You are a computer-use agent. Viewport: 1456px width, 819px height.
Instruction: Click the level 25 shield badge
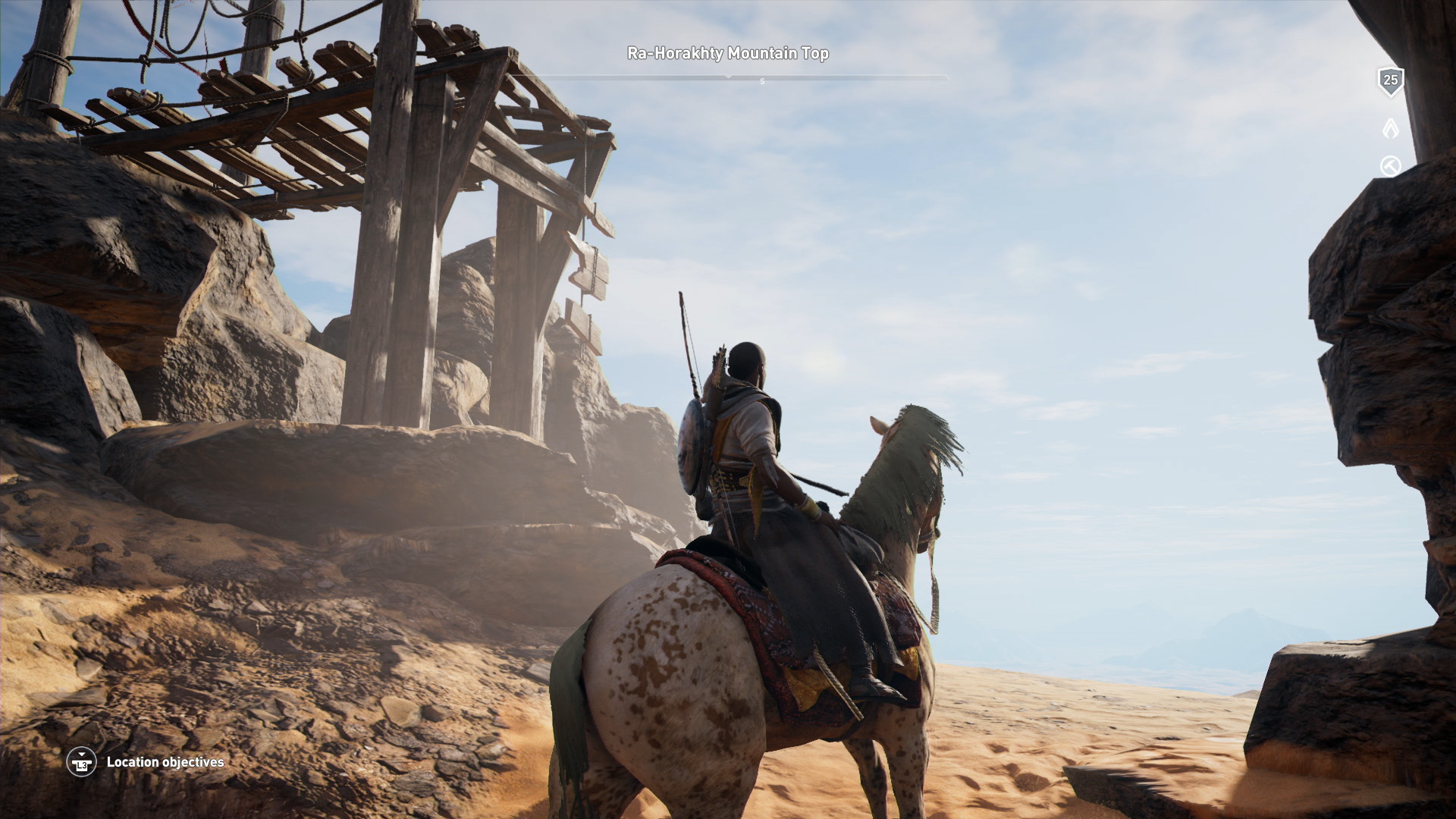(x=1390, y=81)
